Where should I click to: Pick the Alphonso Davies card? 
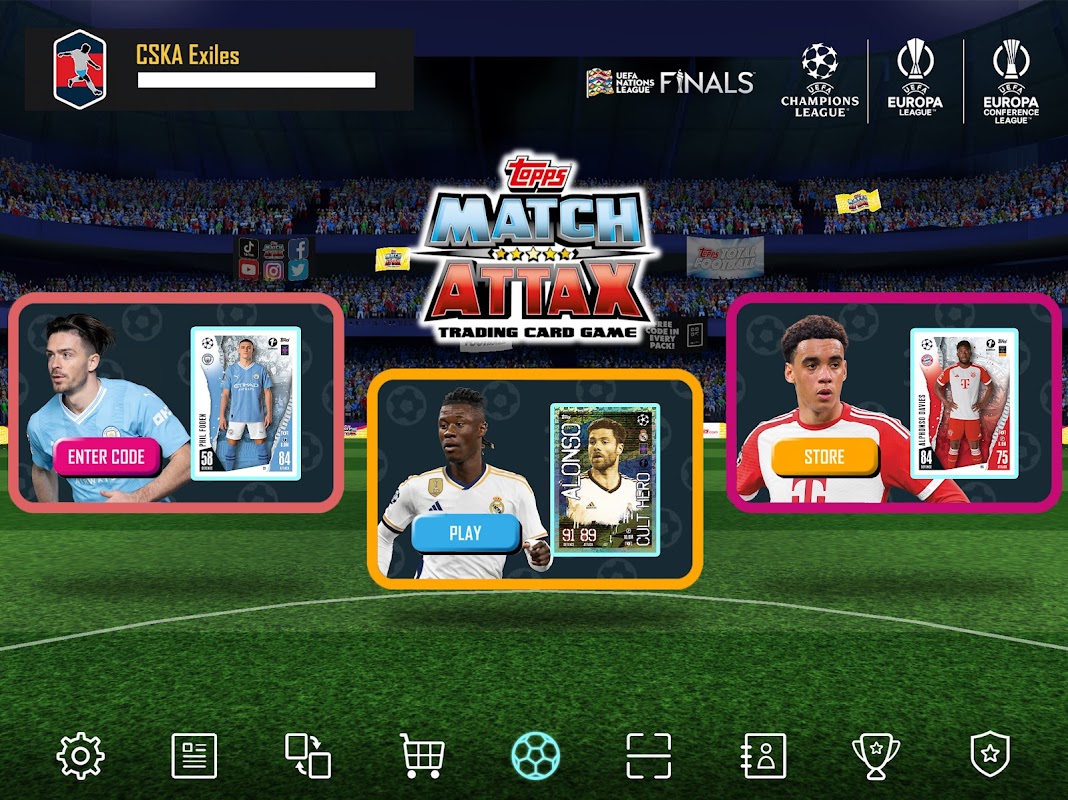point(964,404)
